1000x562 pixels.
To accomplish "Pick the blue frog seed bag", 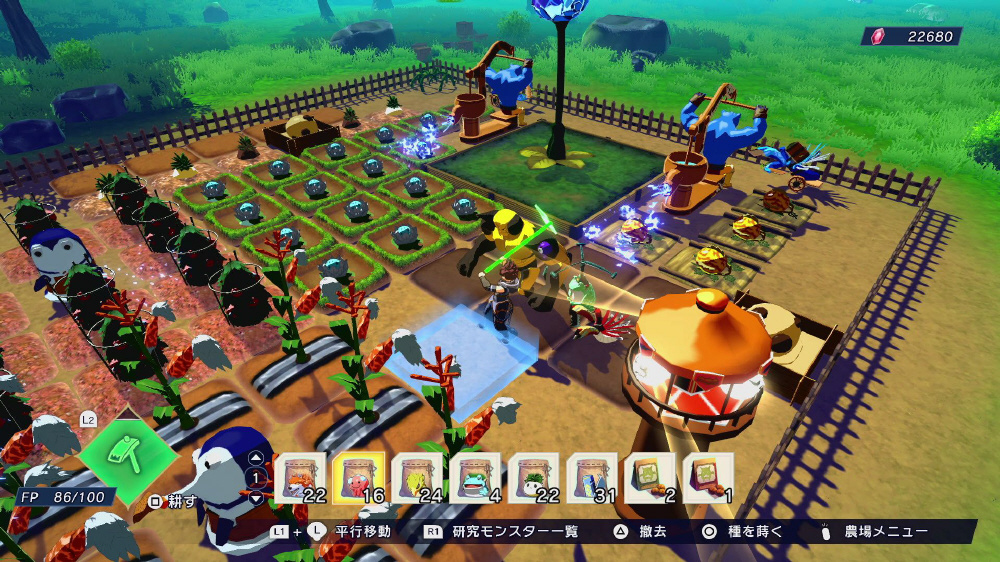I will 475,478.
